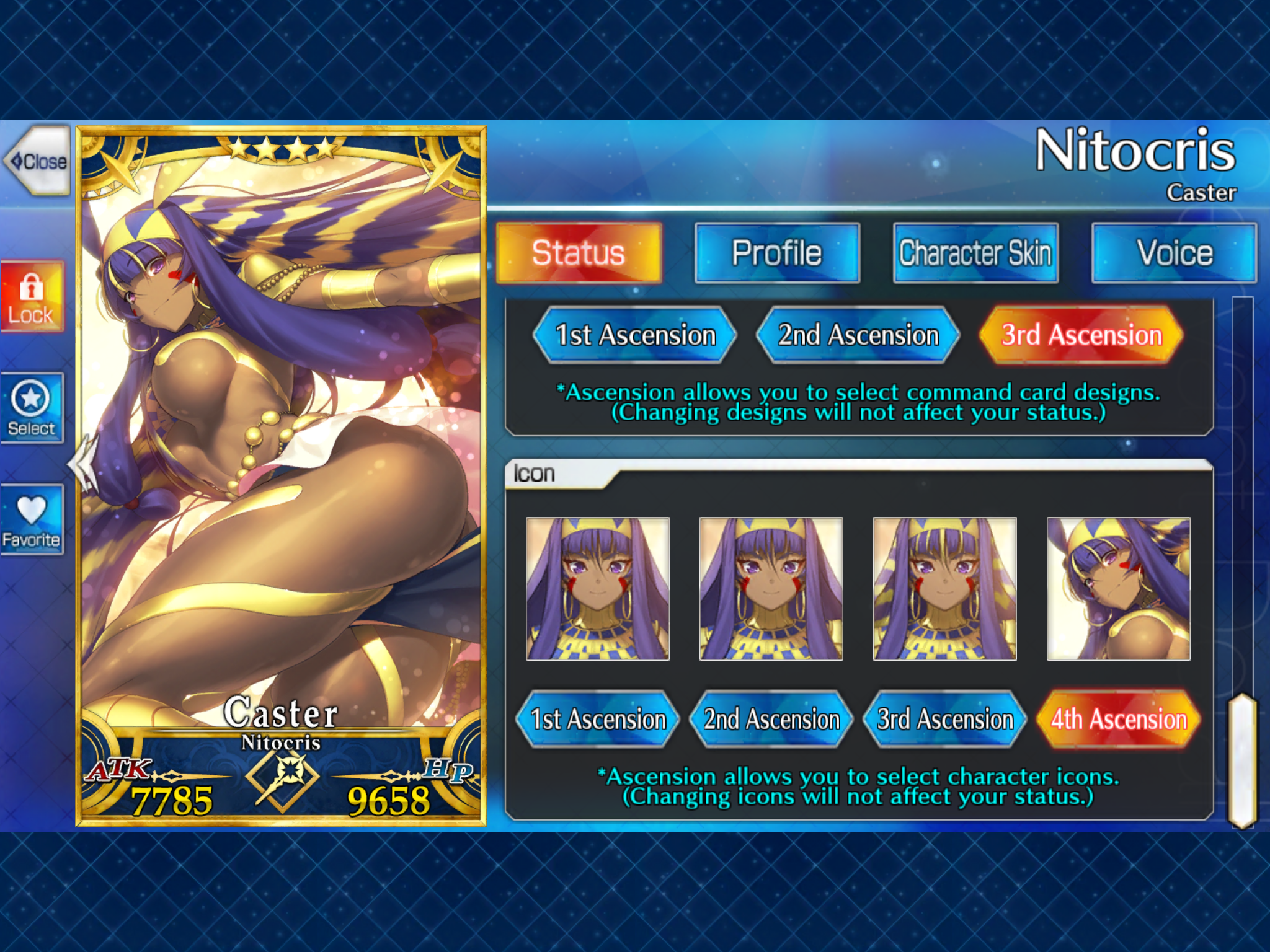1270x952 pixels.
Task: Click the white scrollbar handle
Action: click(1242, 760)
